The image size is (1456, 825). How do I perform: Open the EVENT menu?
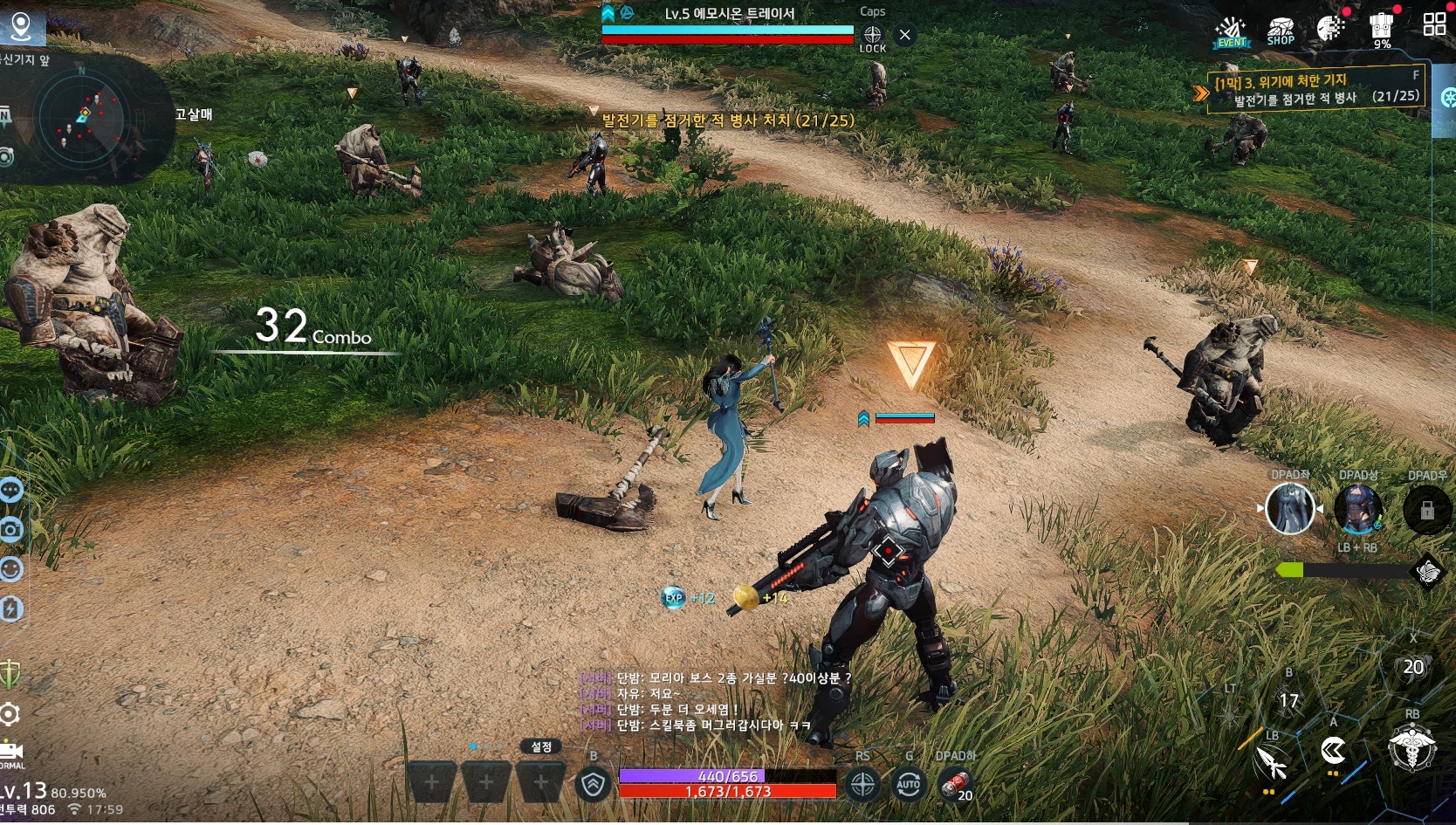click(x=1232, y=32)
